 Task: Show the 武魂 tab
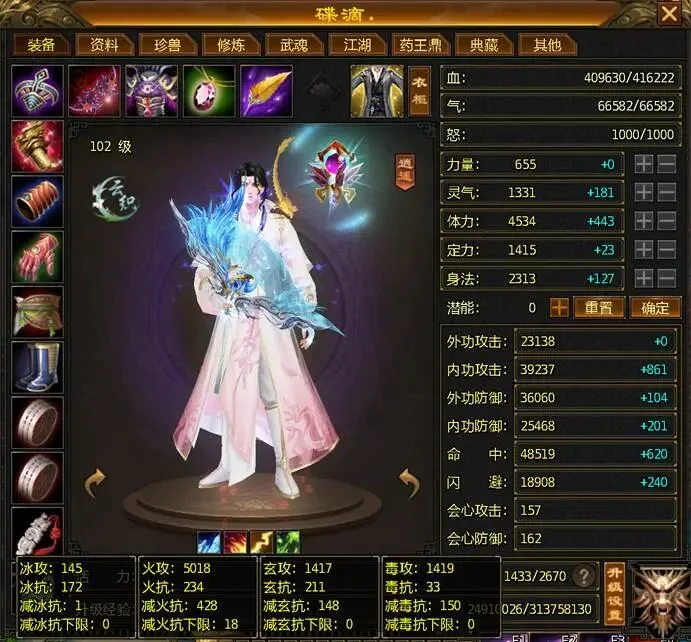click(294, 45)
